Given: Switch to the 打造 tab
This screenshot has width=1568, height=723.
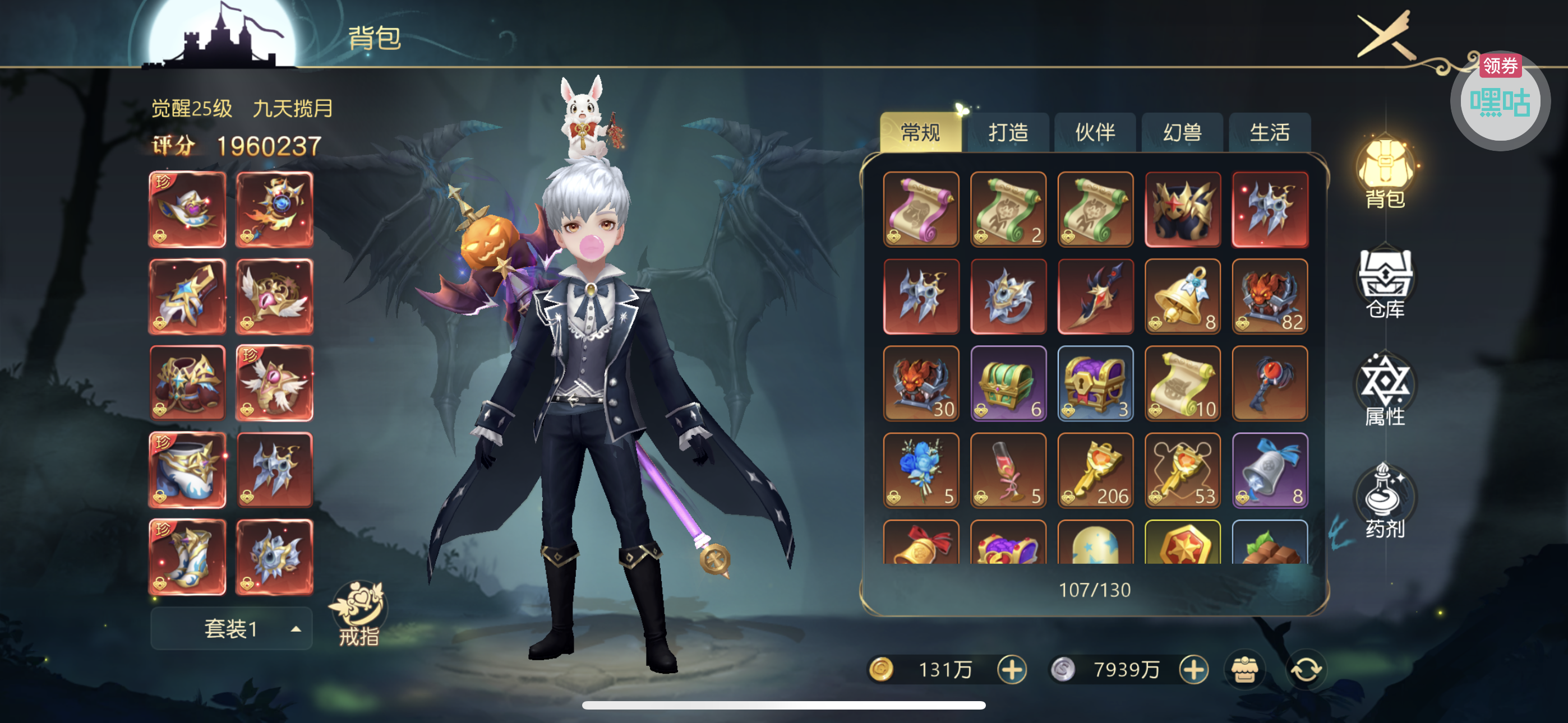Looking at the screenshot, I should click(x=1007, y=132).
